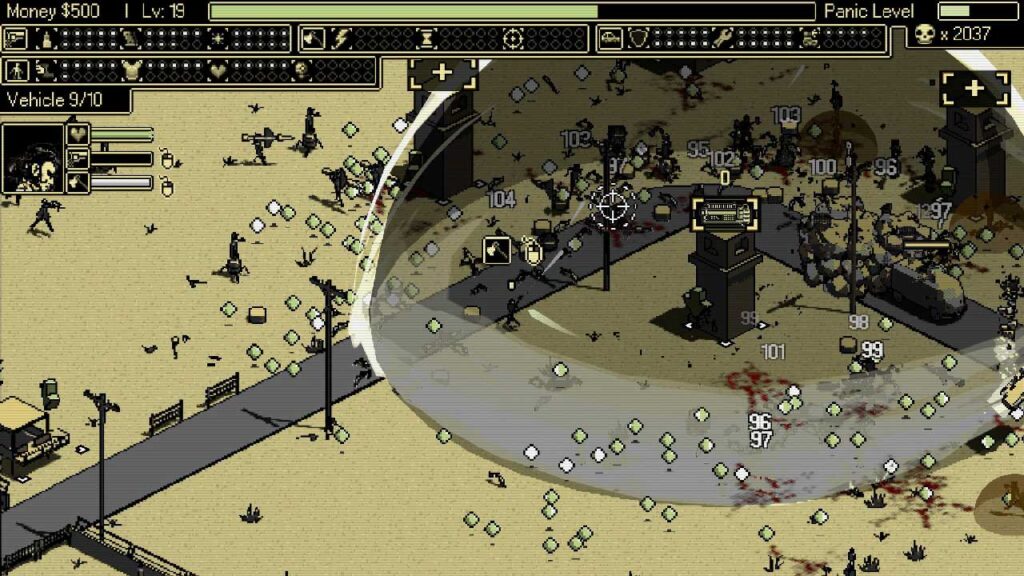Image resolution: width=1024 pixels, height=576 pixels.
Task: Open the character body upgrade category
Action: tap(17, 71)
